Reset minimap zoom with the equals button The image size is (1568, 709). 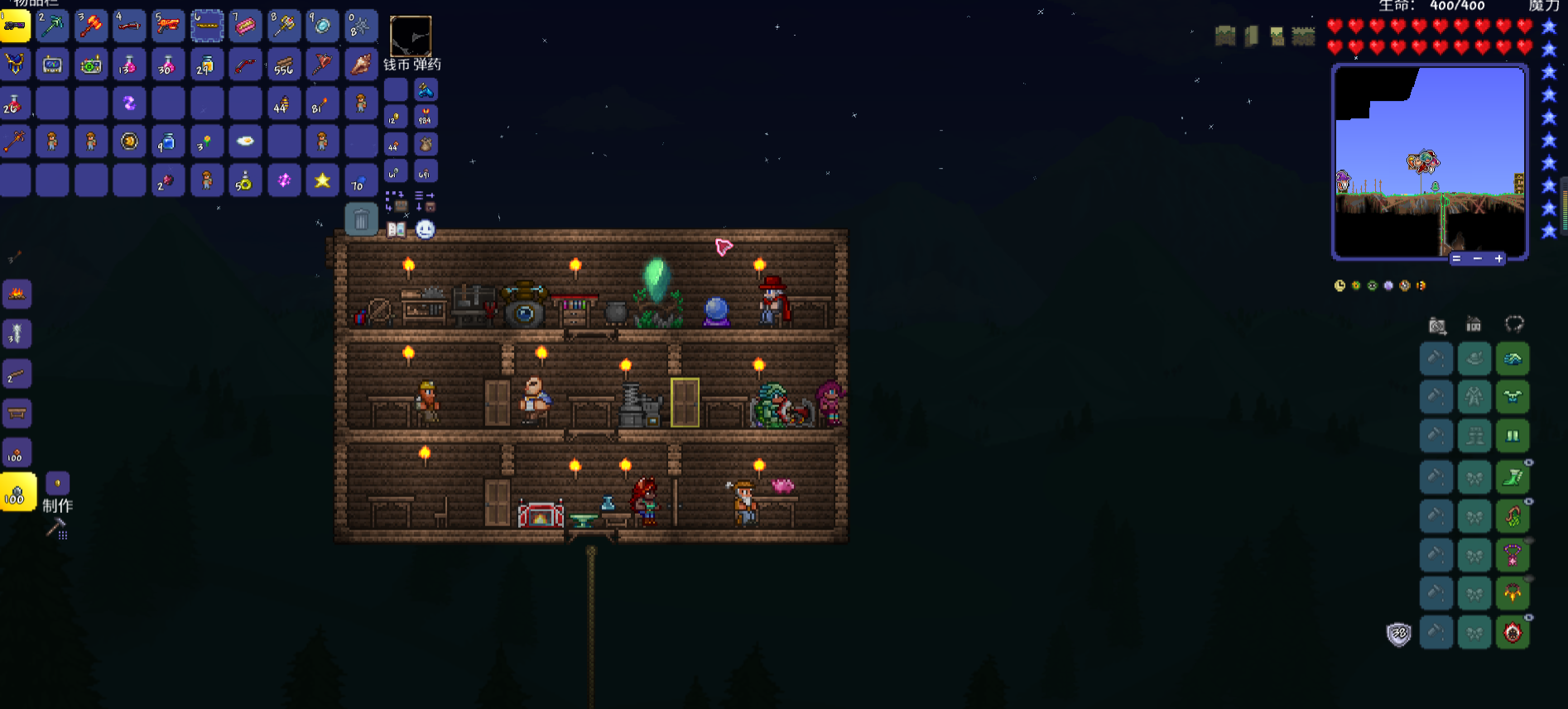point(1456,259)
